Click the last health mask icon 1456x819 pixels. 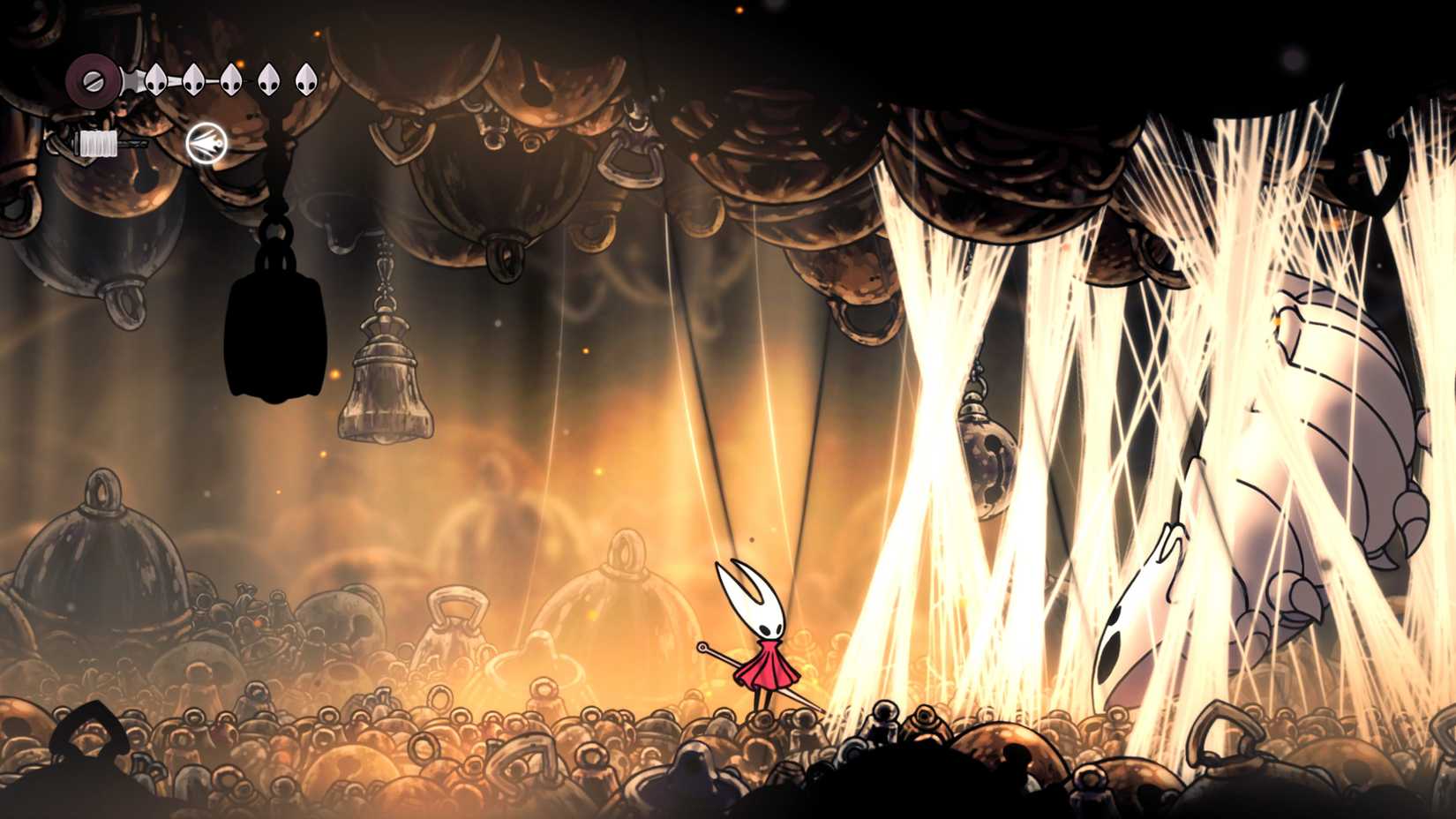[x=306, y=79]
